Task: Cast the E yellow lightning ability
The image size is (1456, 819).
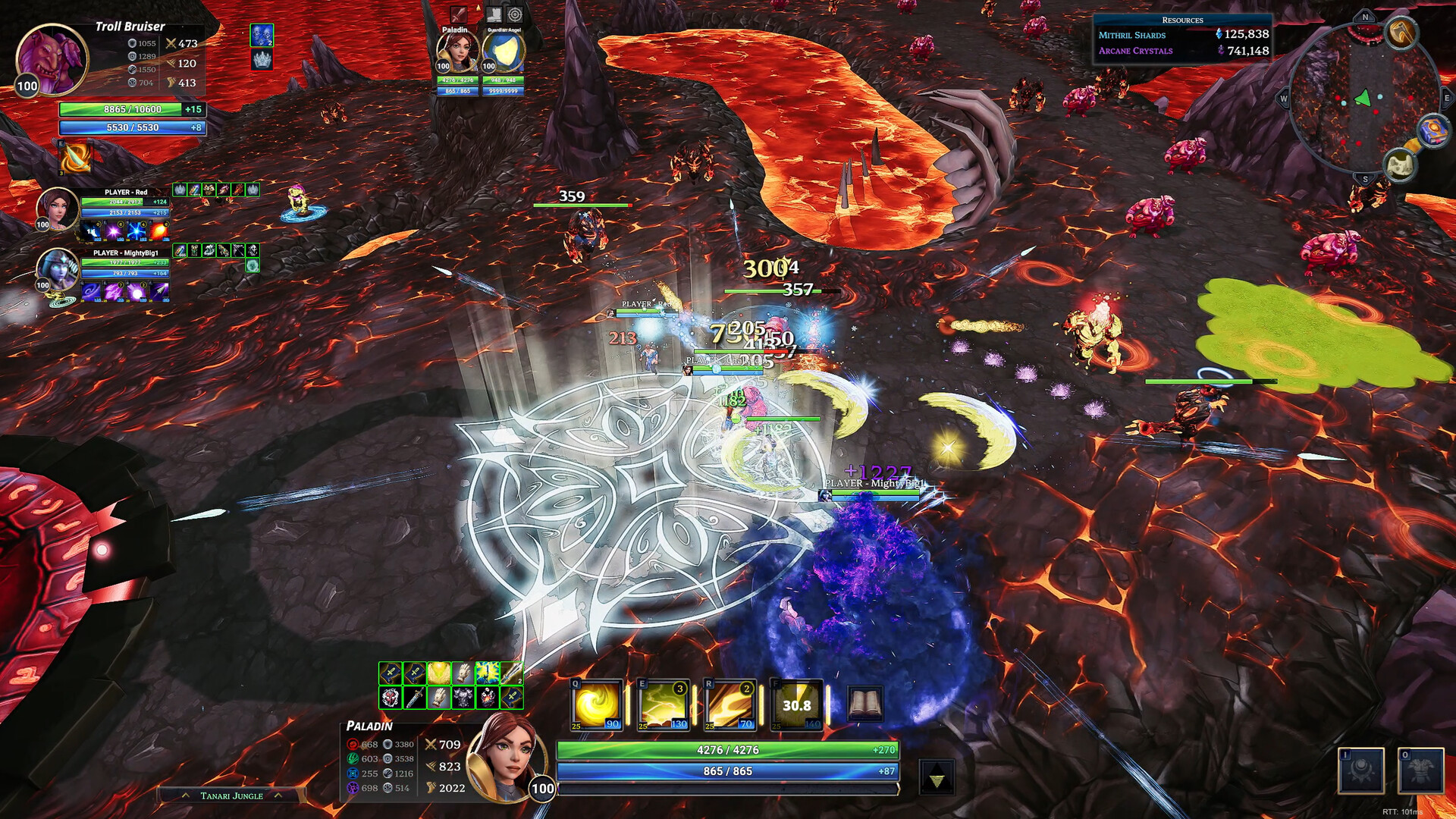Action: (664, 704)
